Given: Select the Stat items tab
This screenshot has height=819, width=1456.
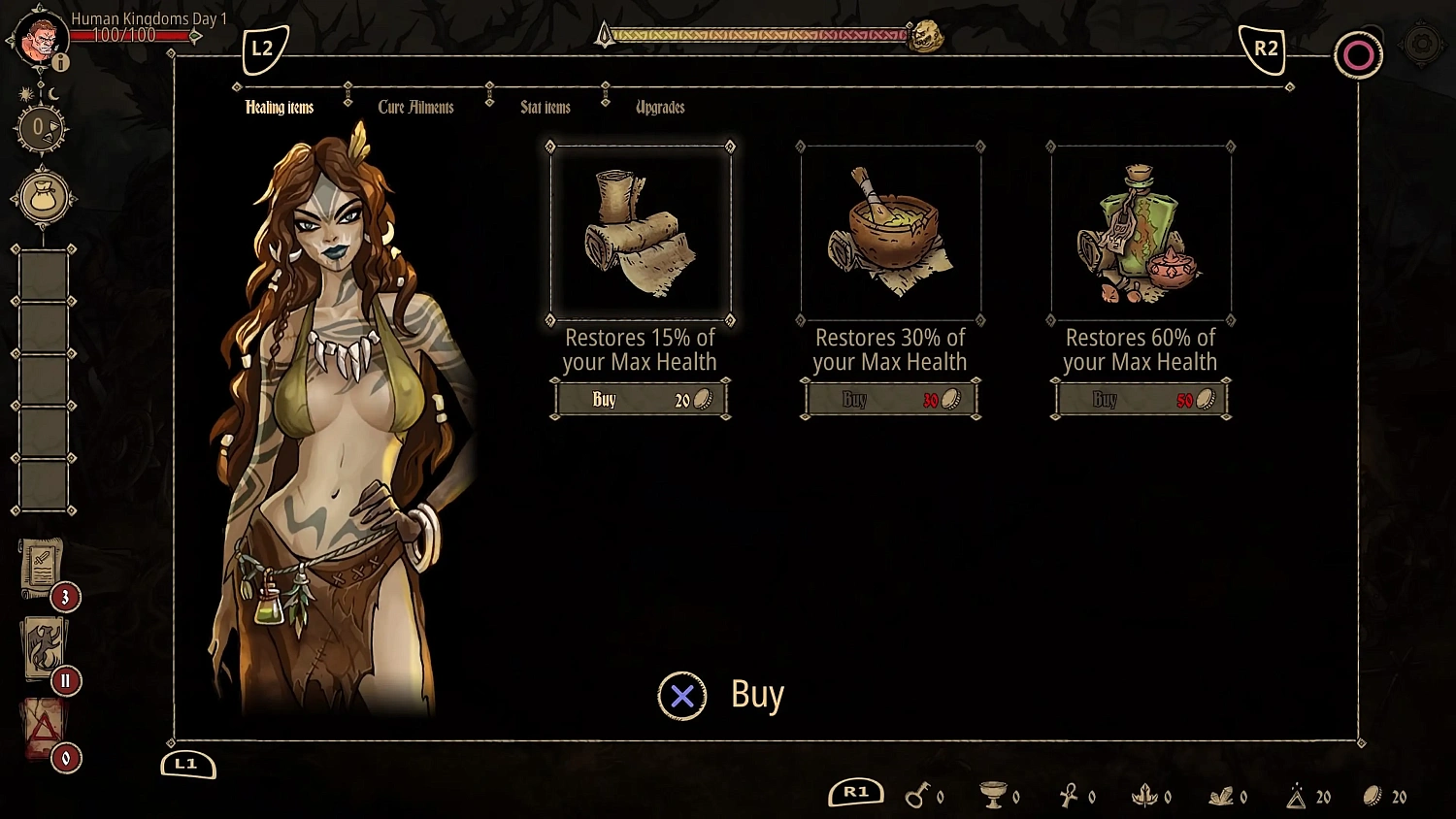Looking at the screenshot, I should (x=546, y=107).
